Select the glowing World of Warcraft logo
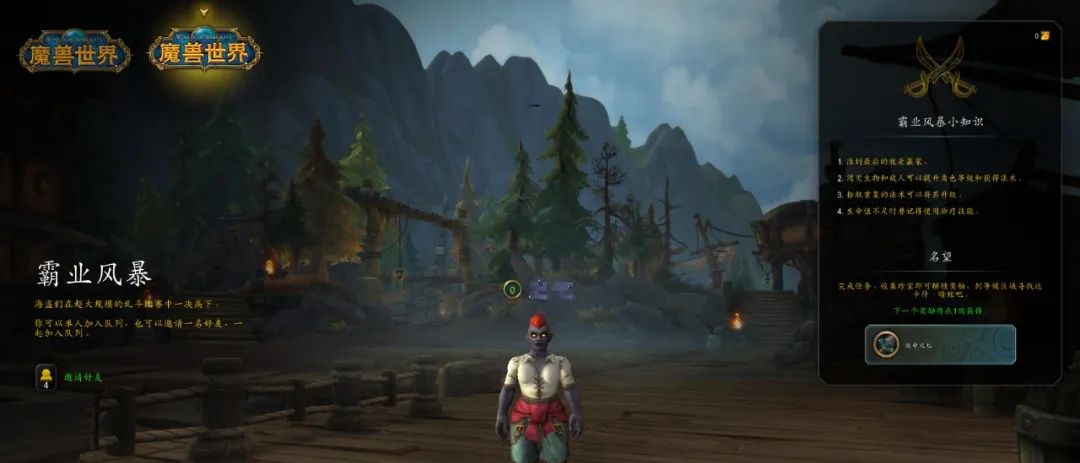The image size is (1080, 463). [x=204, y=48]
